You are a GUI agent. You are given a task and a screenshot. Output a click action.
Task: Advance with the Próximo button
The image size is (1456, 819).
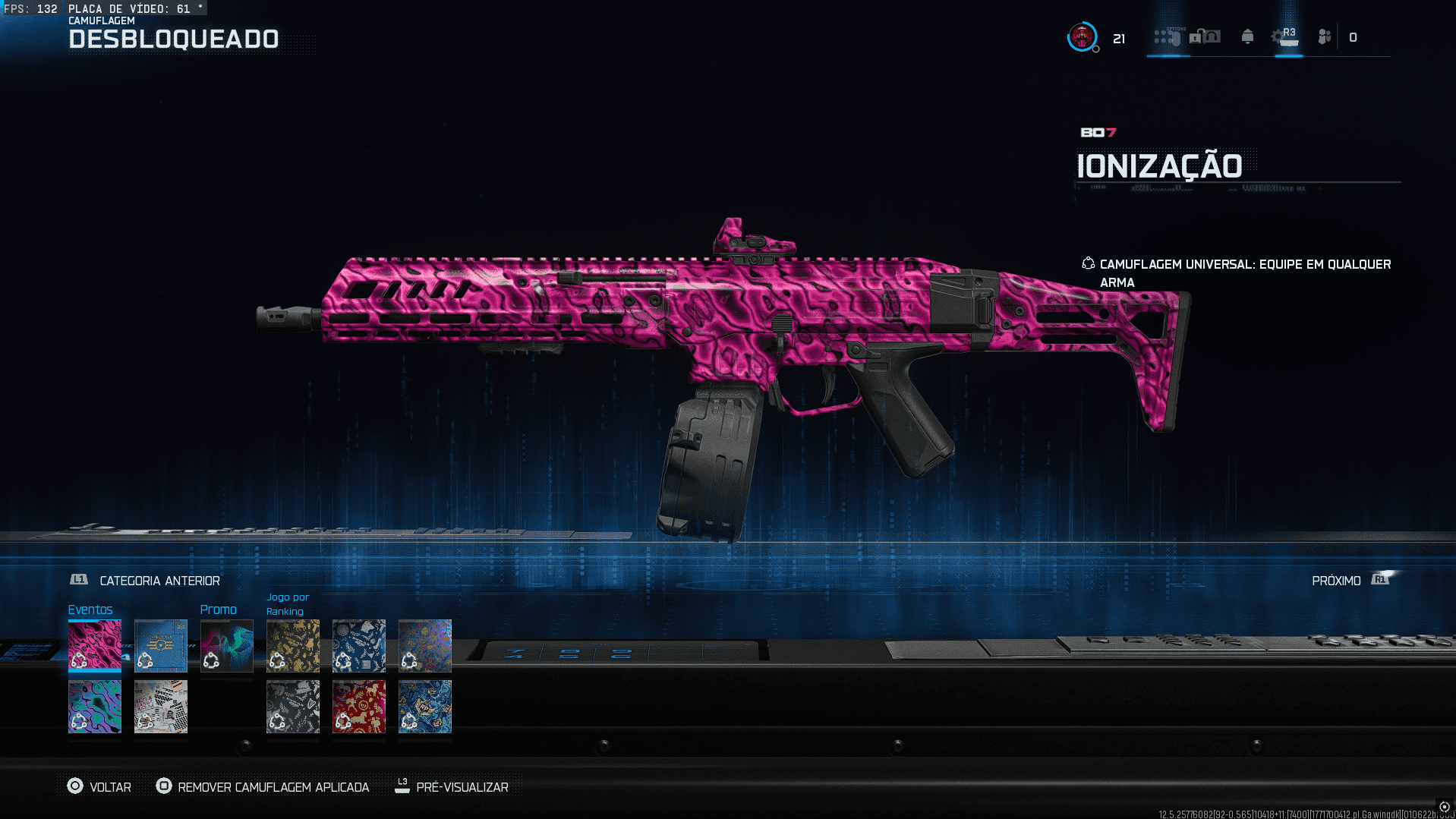[1353, 581]
